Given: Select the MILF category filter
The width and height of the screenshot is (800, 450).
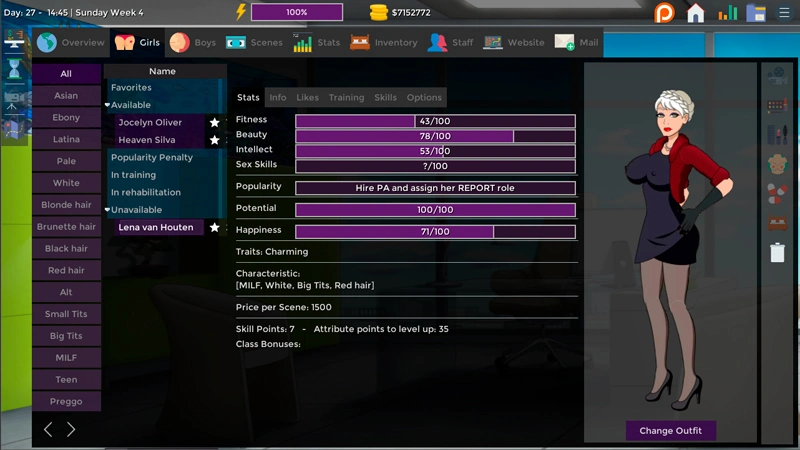Looking at the screenshot, I should (x=66, y=358).
